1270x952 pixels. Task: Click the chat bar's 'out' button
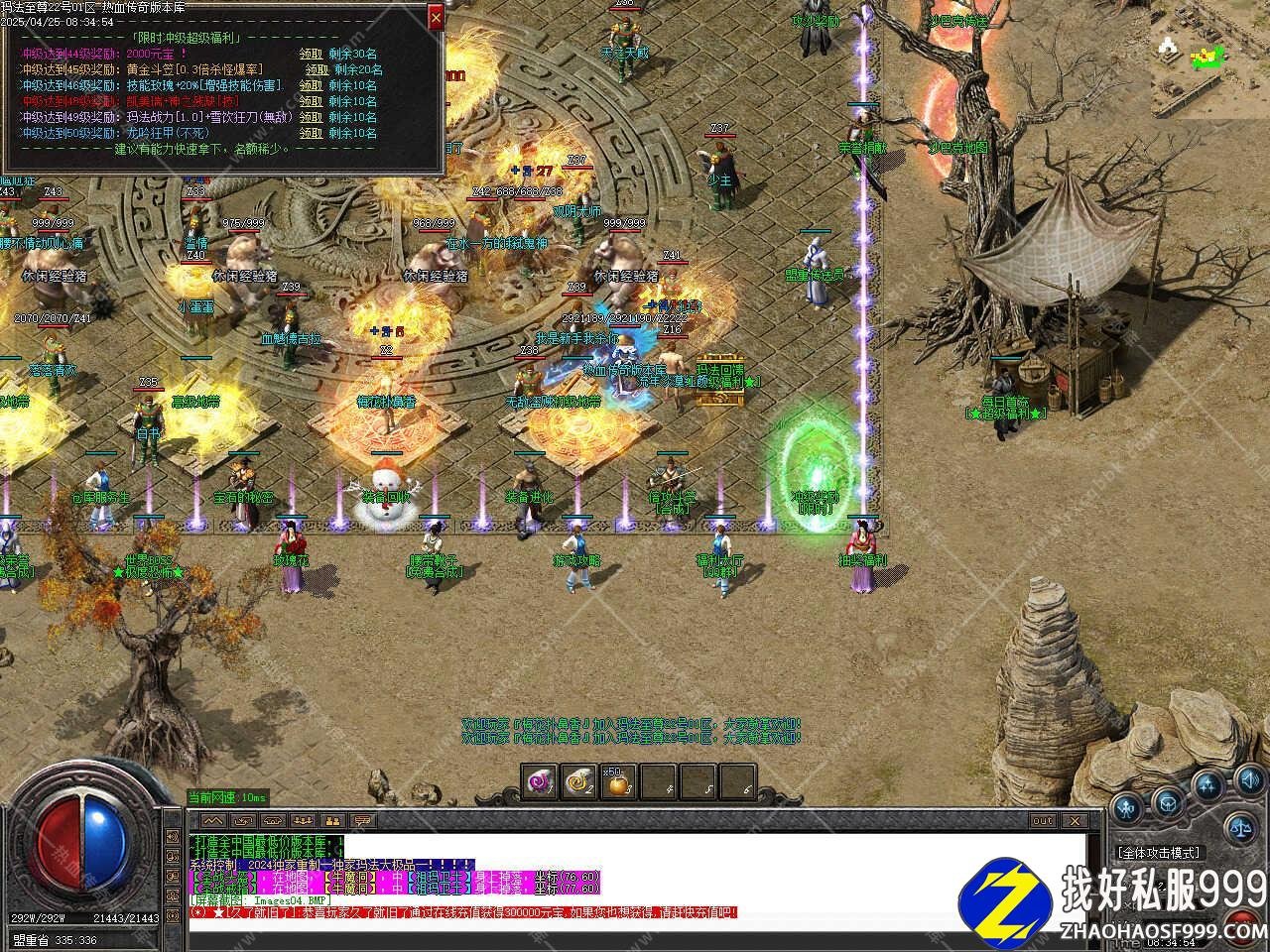pyautogui.click(x=1043, y=820)
